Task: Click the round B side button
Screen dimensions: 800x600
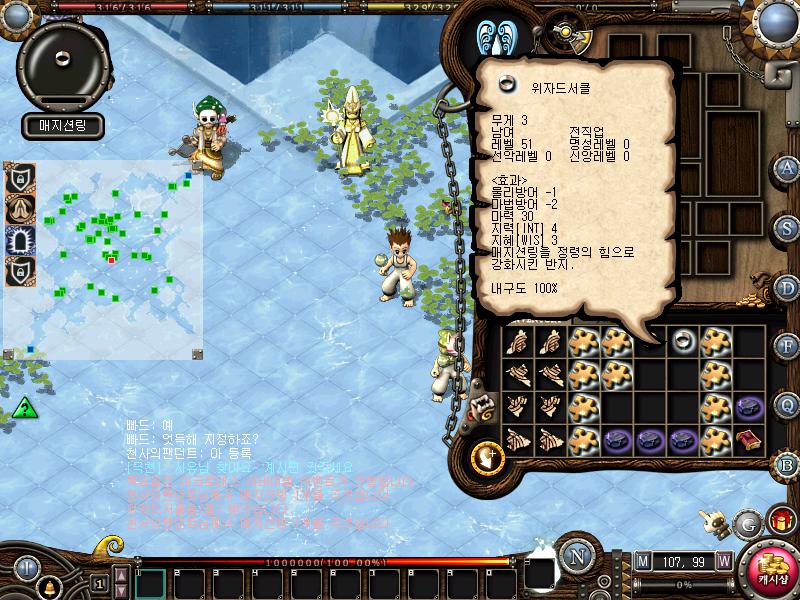Action: point(788,464)
